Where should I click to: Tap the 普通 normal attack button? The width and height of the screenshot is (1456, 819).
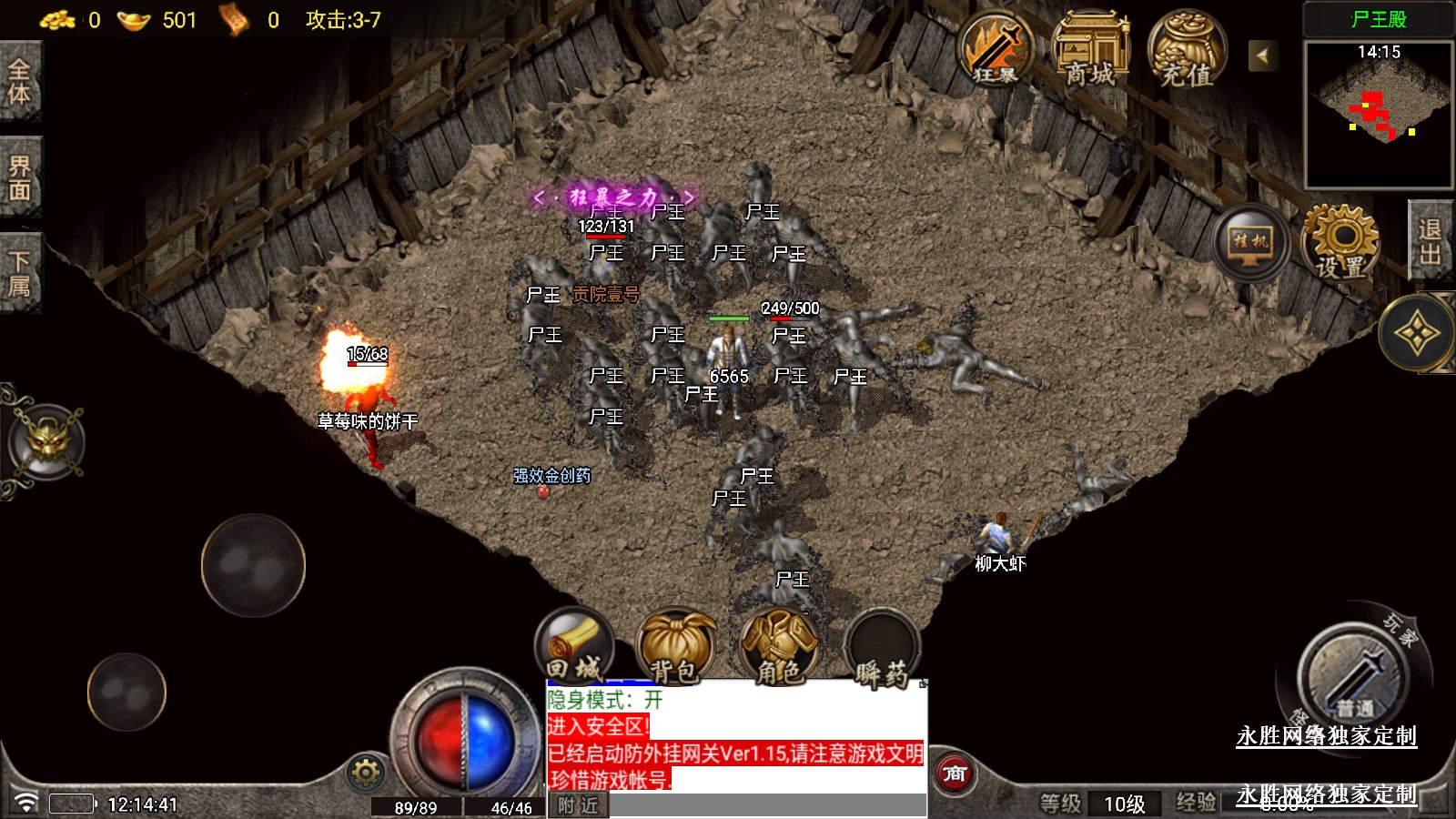click(x=1354, y=675)
